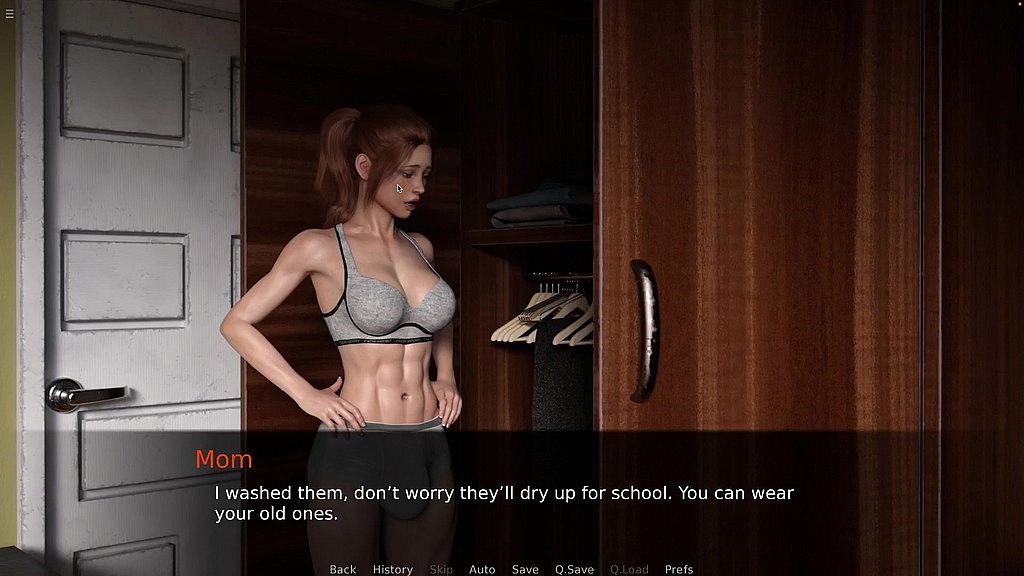Go Back to the previous dialogue line
The height and width of the screenshot is (576, 1024).
pyautogui.click(x=343, y=569)
